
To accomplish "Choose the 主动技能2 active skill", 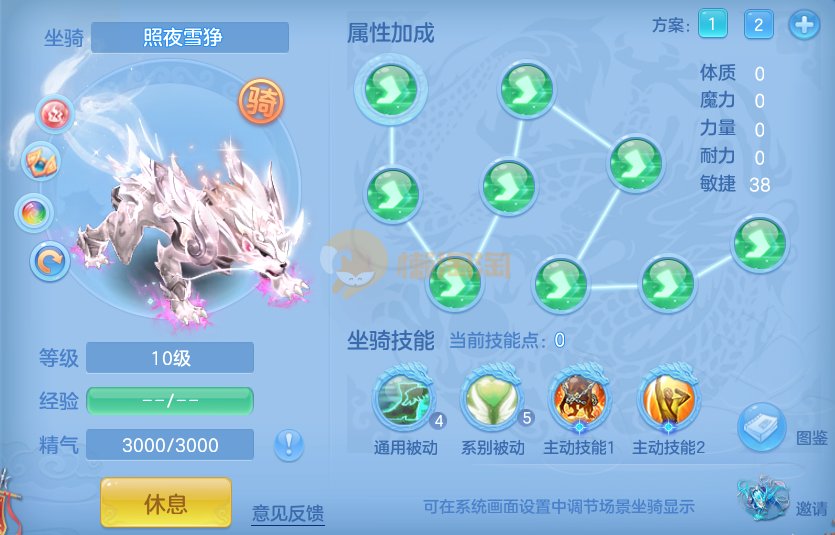I will 667,400.
